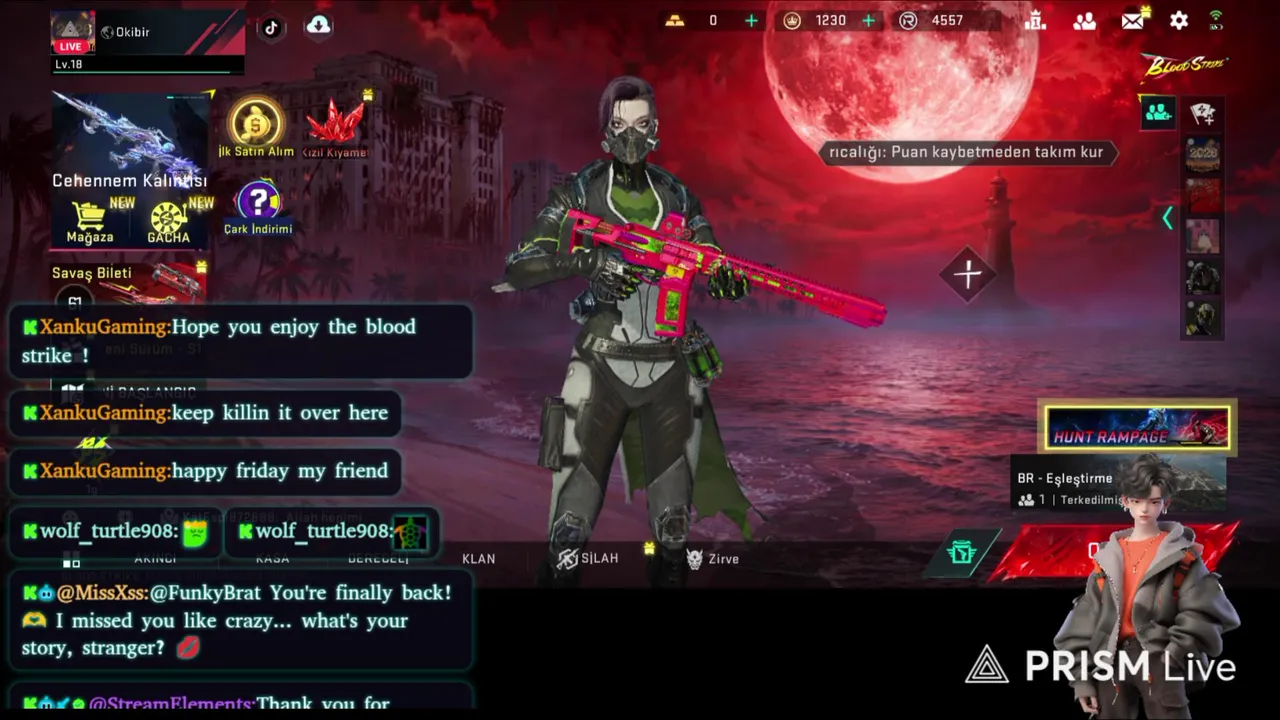Open the game Settings gear icon
This screenshot has height=720, width=1280.
pos(1179,21)
